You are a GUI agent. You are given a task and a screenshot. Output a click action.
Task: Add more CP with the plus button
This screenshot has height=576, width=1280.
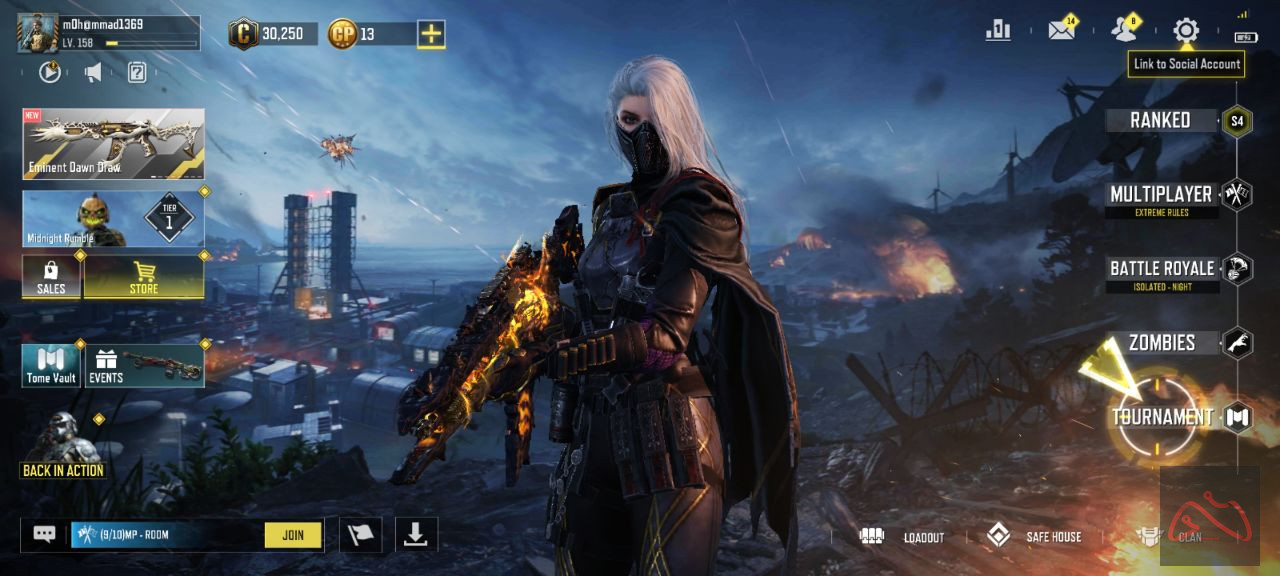point(431,34)
